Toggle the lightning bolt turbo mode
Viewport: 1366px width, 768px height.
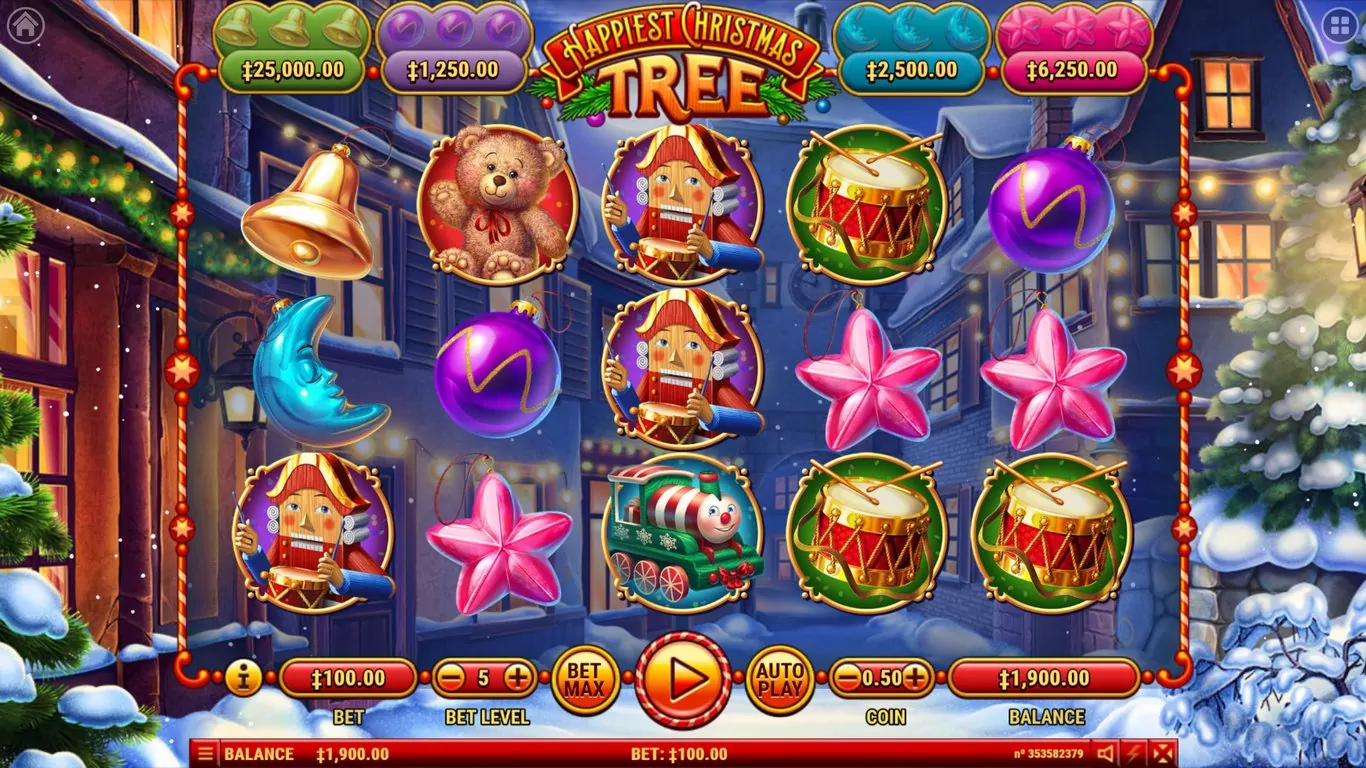[x=1133, y=754]
